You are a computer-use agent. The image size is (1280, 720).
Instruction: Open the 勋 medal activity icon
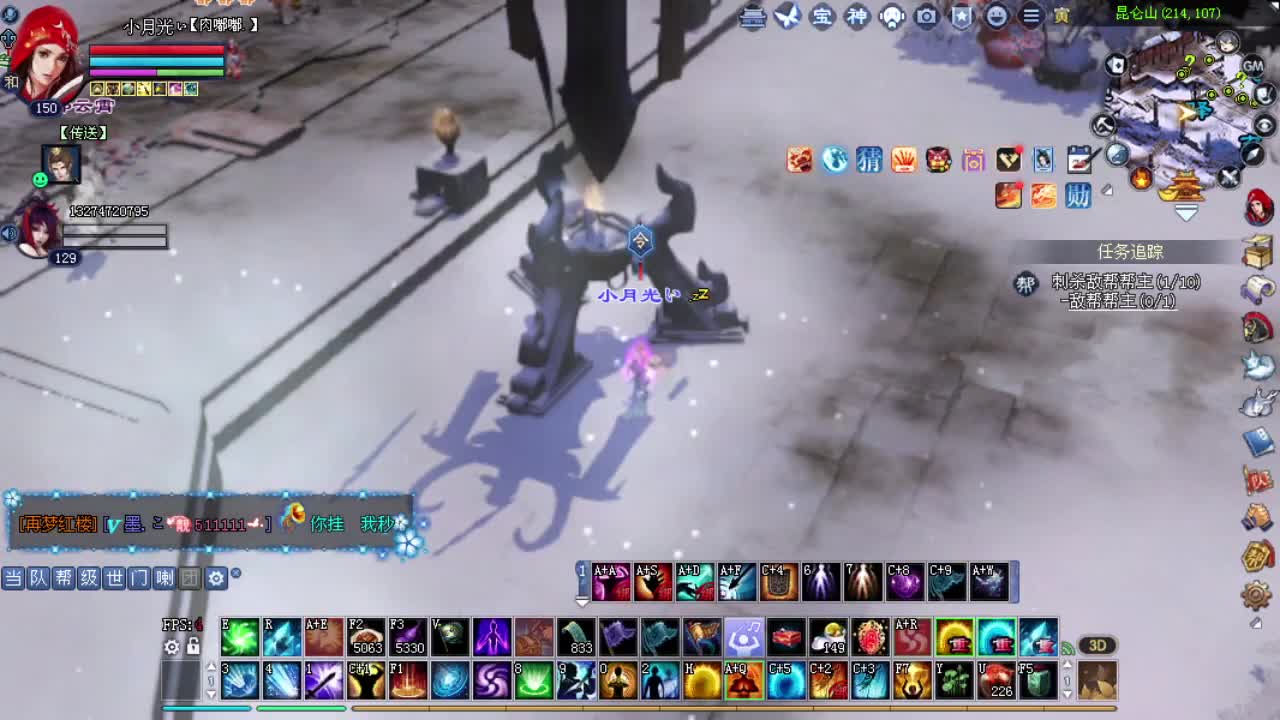1079,197
